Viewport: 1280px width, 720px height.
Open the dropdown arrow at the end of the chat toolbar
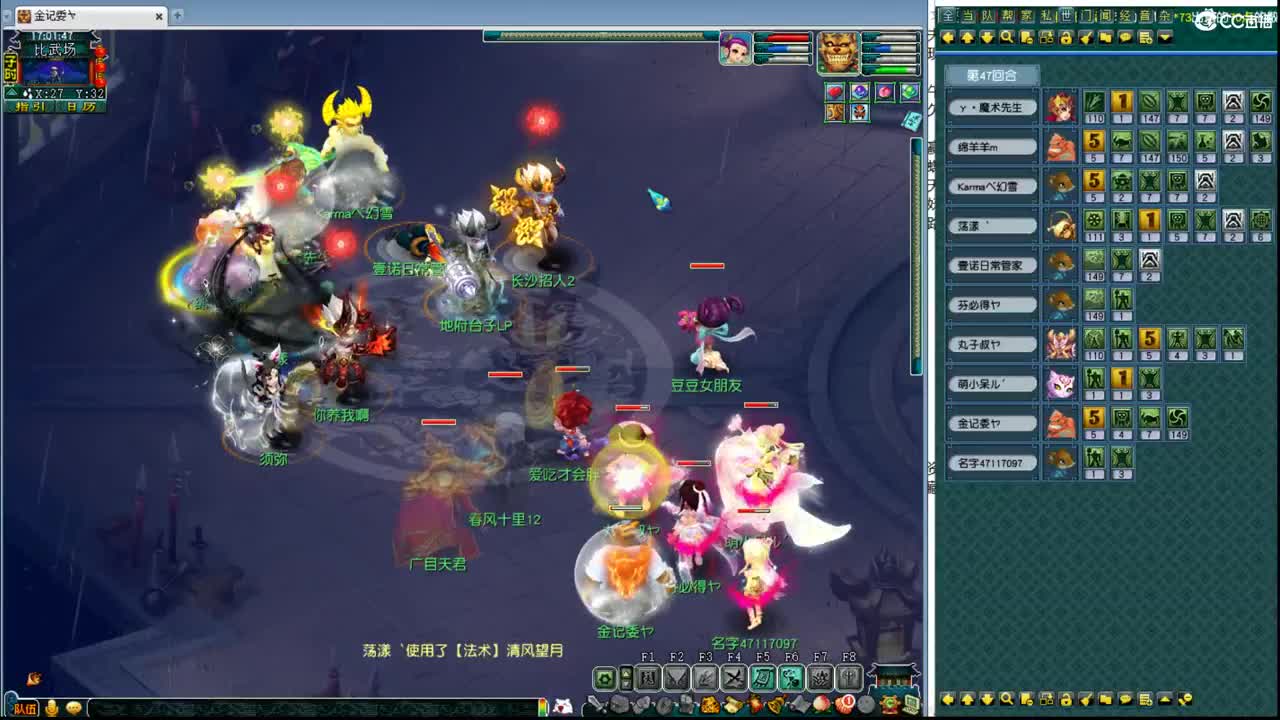coord(1165,38)
